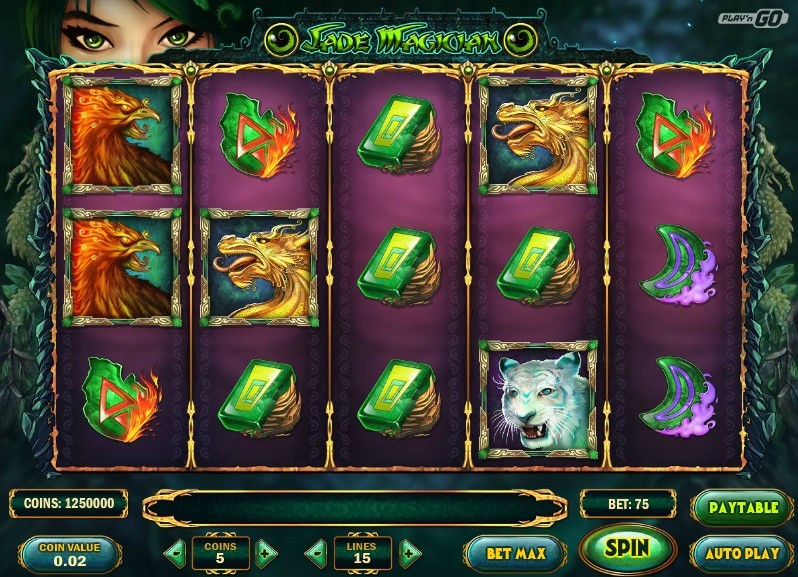The width and height of the screenshot is (798, 577).
Task: Open the Paytable
Action: coord(743,507)
